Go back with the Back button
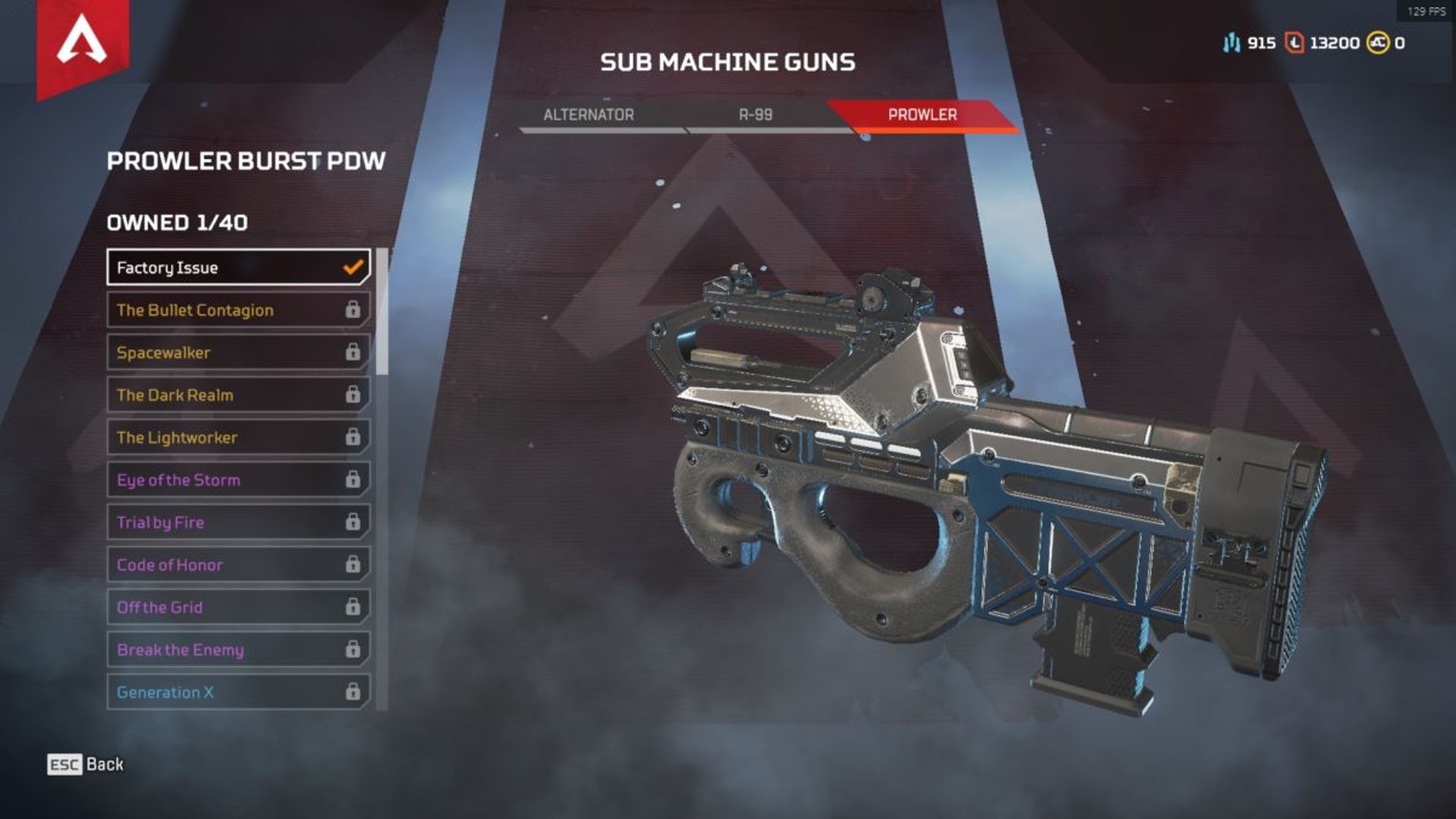 coord(86,764)
